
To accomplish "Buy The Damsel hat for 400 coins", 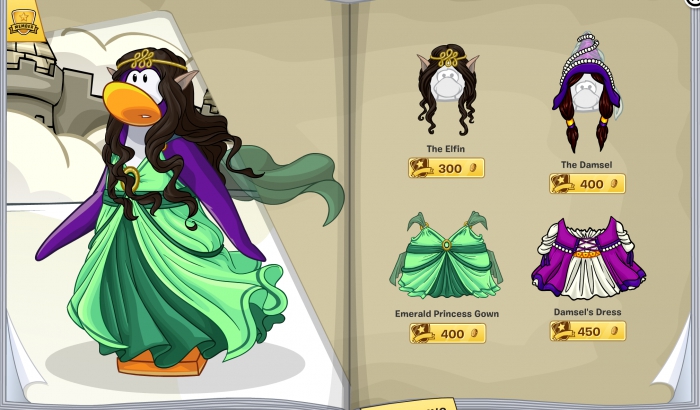I will [587, 184].
